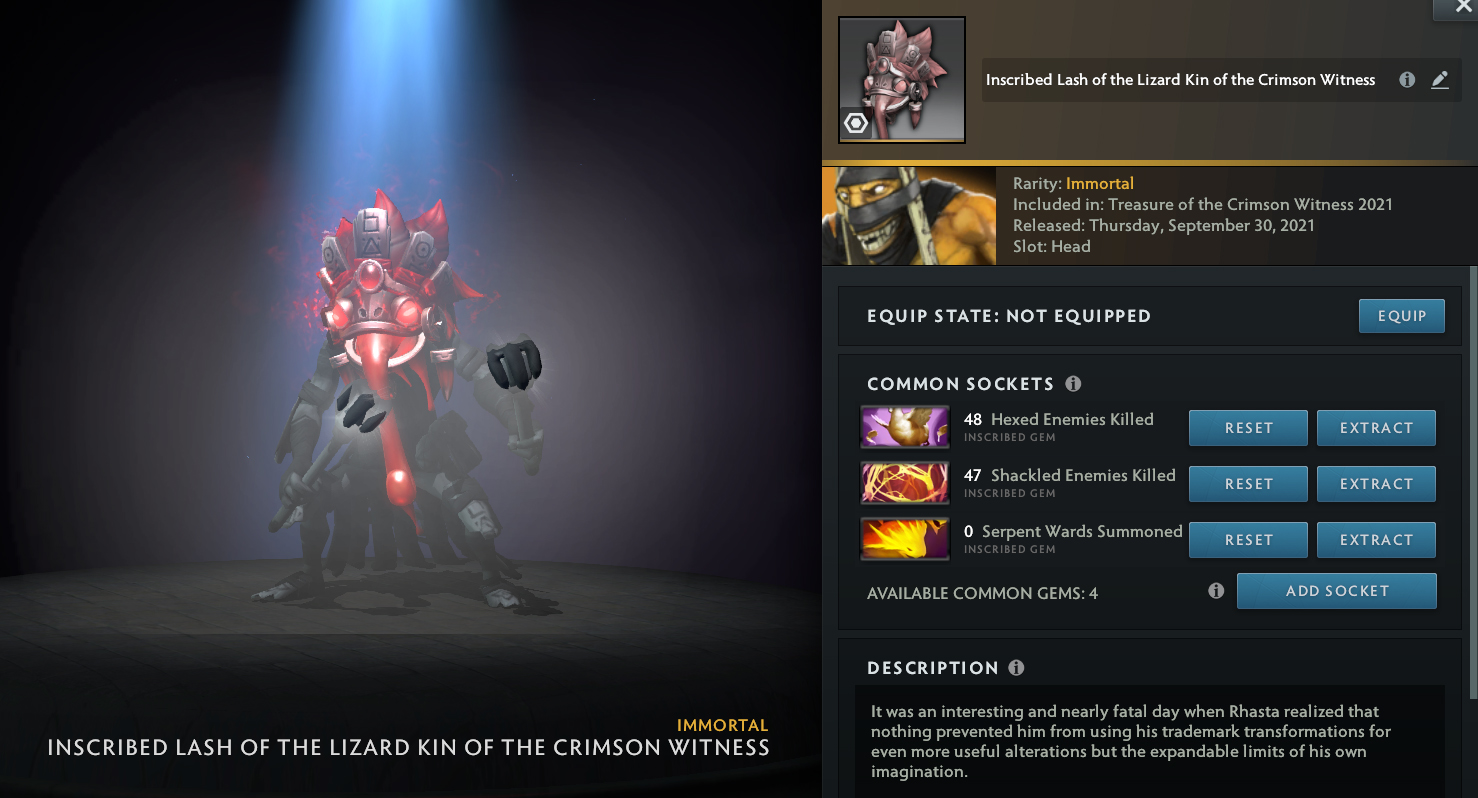Extract the Hexed Enemies Killed gem
The image size is (1478, 798).
(1376, 428)
